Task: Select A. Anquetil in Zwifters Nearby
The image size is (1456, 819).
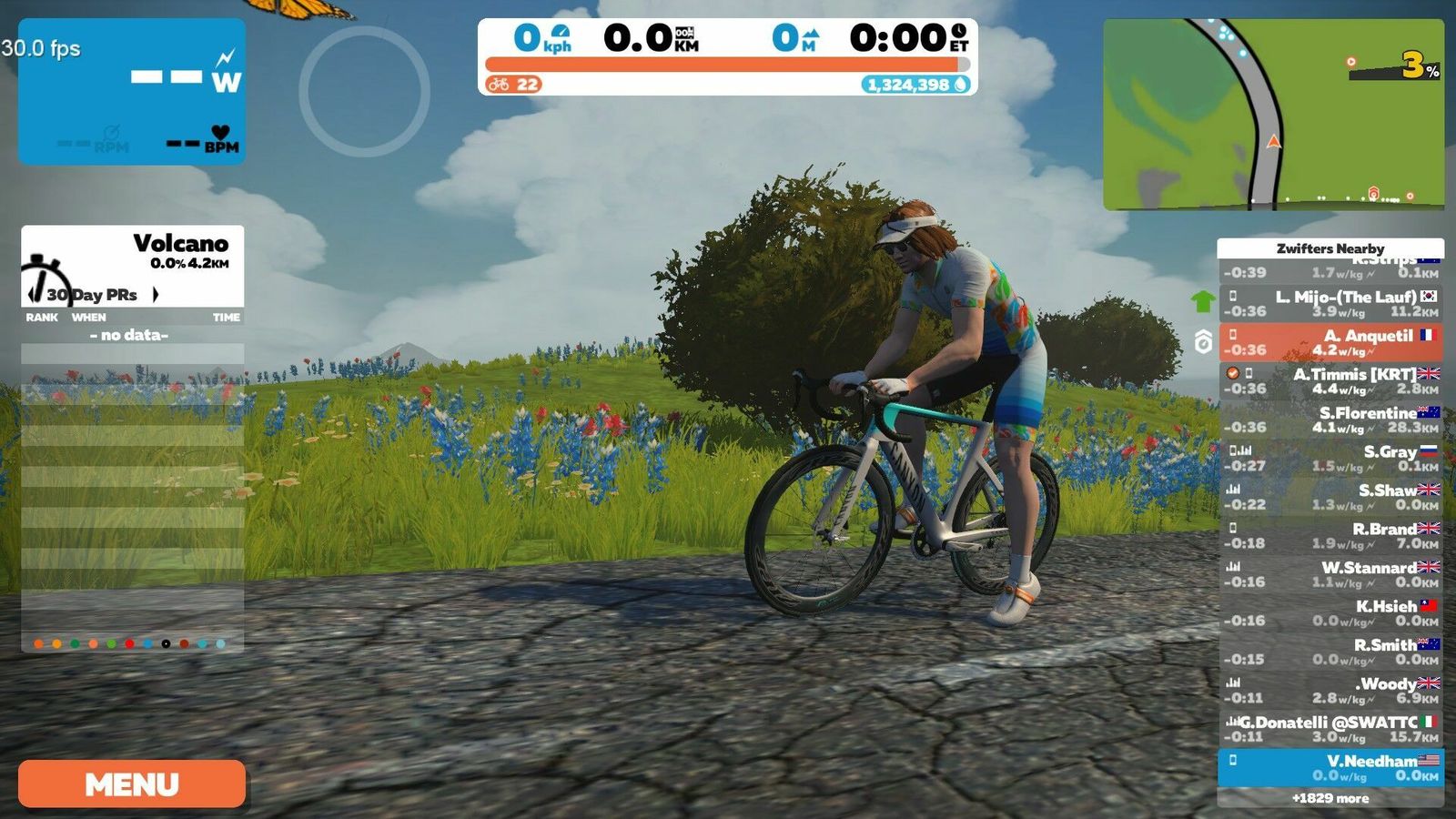Action: (1330, 342)
